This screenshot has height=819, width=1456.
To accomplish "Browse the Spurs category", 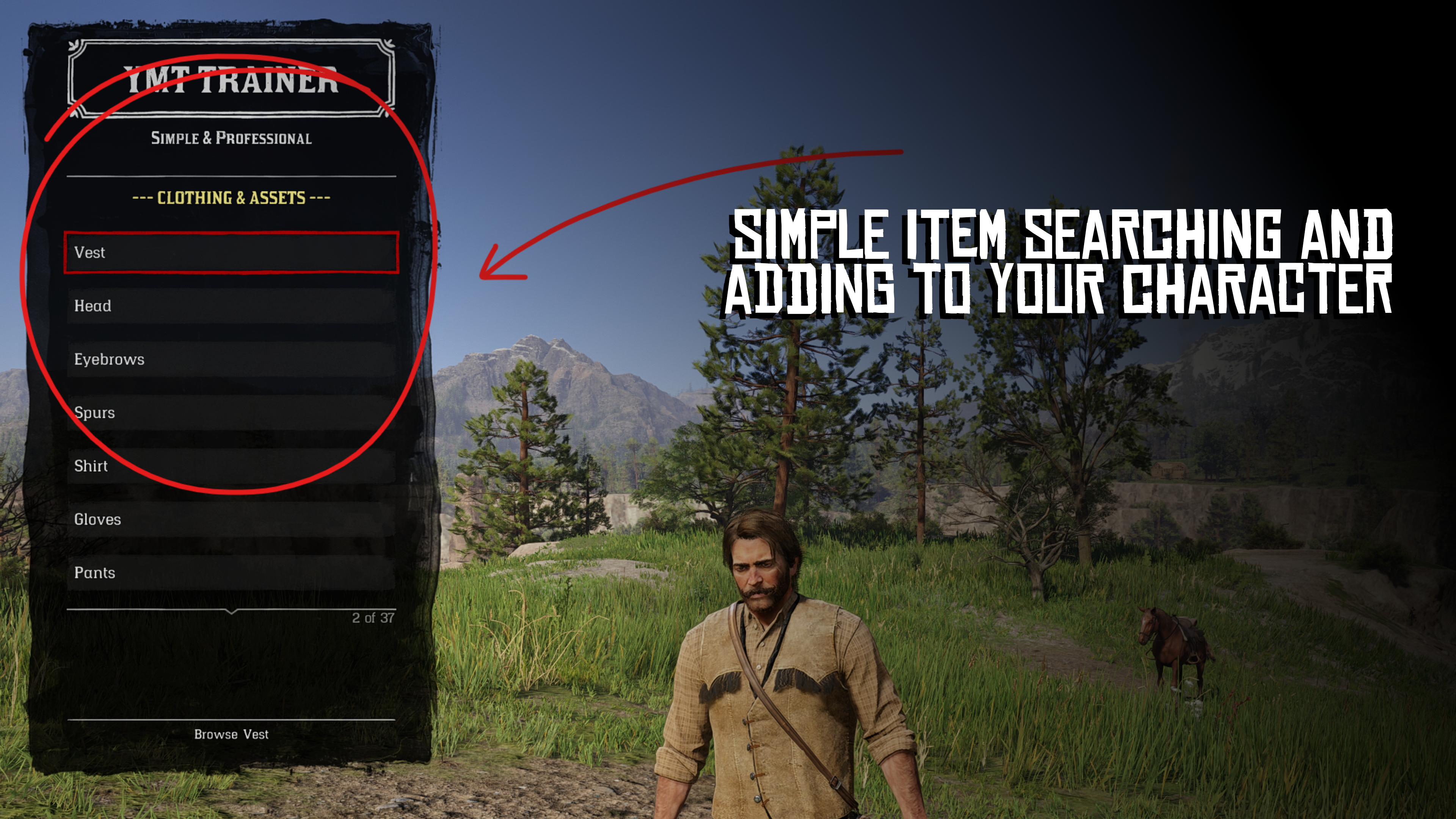I will pos(231,413).
